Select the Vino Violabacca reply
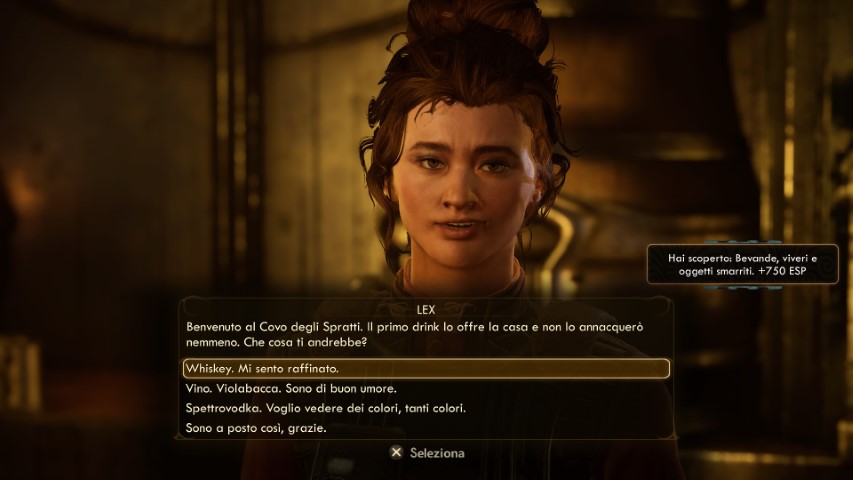The image size is (853, 480). 292,388
